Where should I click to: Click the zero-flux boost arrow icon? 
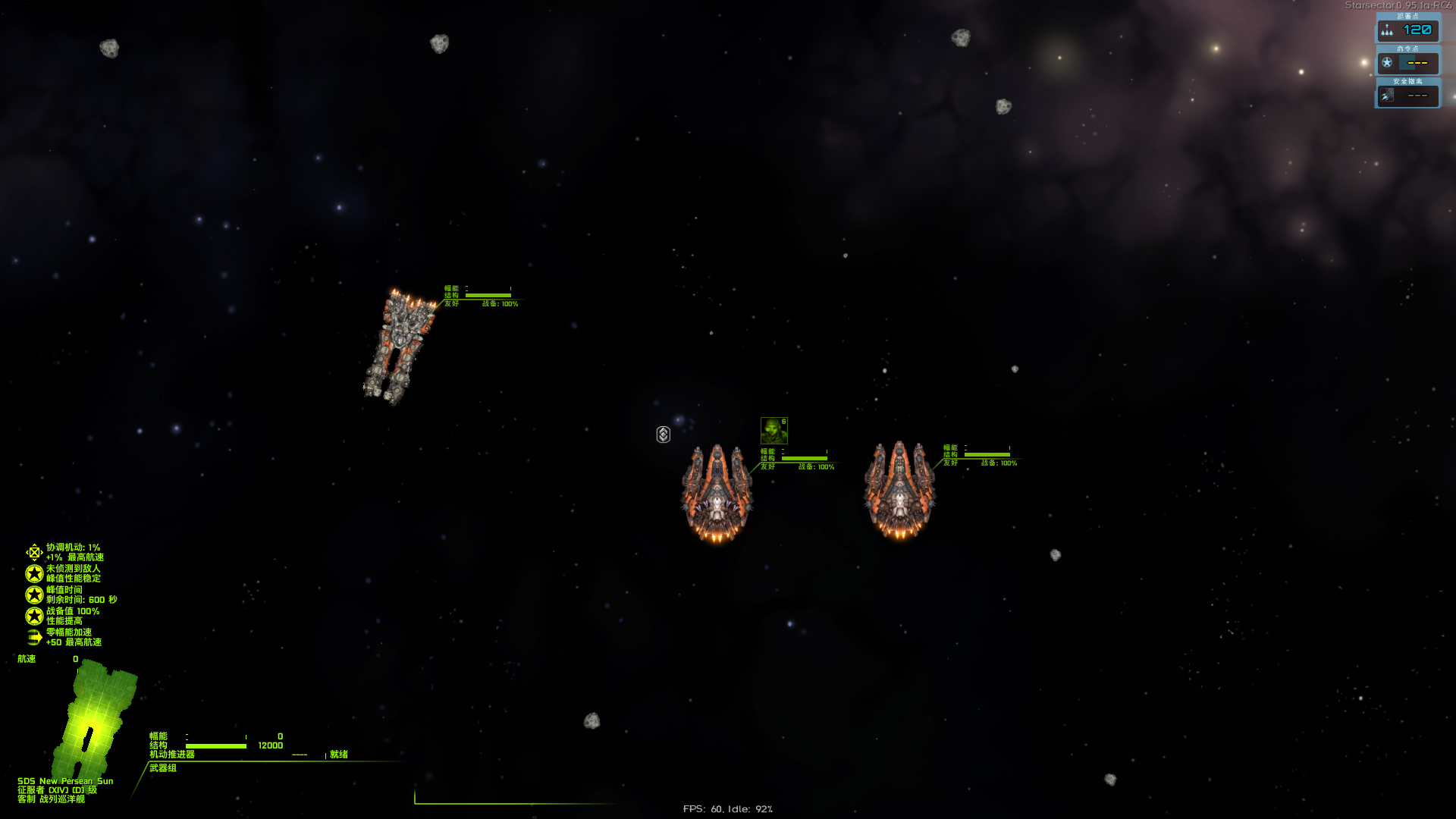[x=34, y=637]
